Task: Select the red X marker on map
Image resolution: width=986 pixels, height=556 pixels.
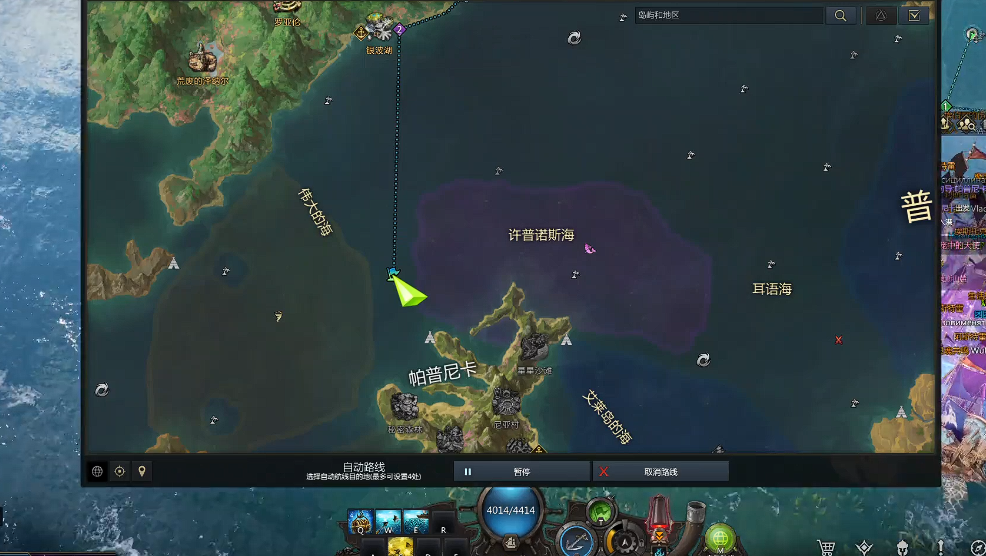Action: (838, 340)
